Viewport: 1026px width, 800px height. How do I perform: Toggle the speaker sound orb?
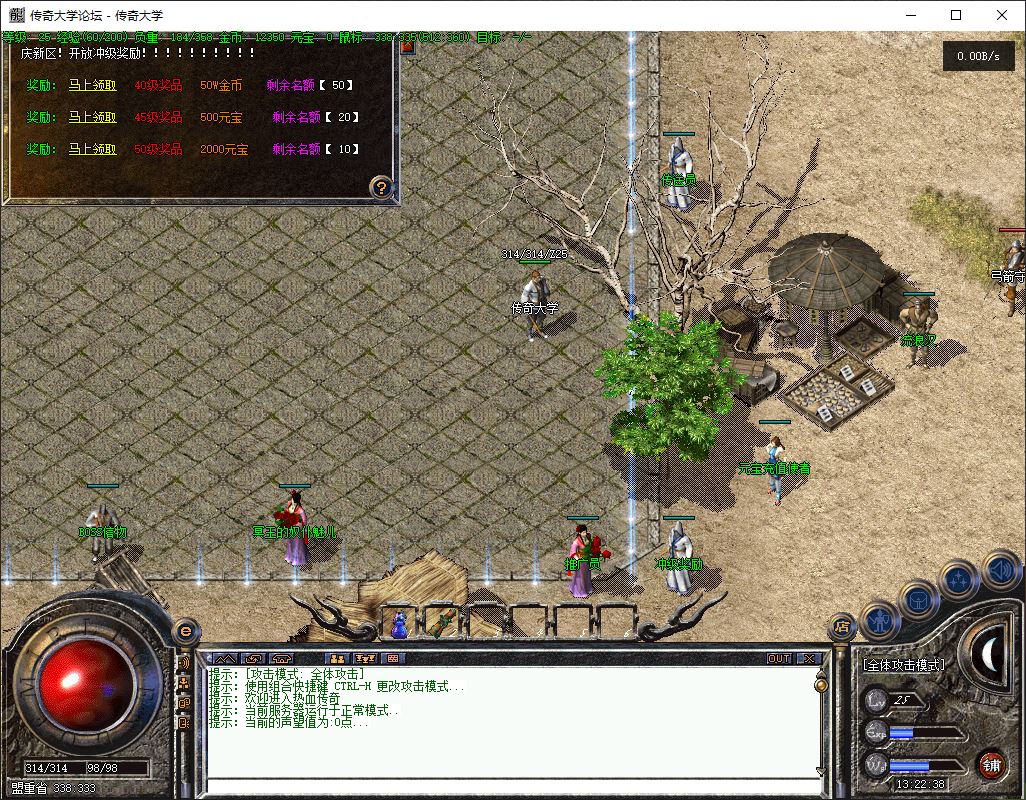(x=1000, y=571)
